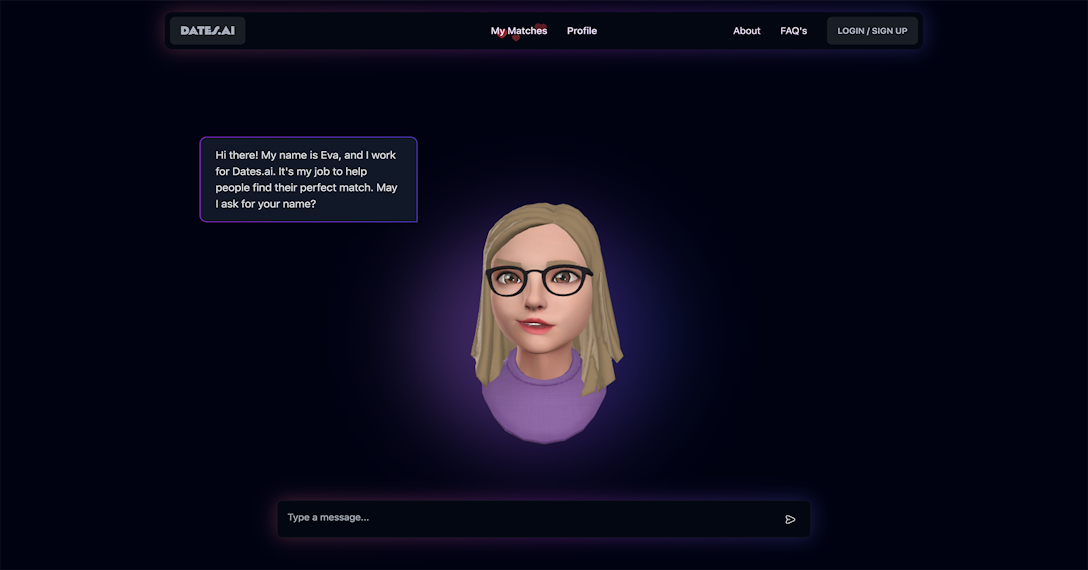This screenshot has height=570, width=1088.
Task: Open the My Matches page
Action: pos(519,31)
